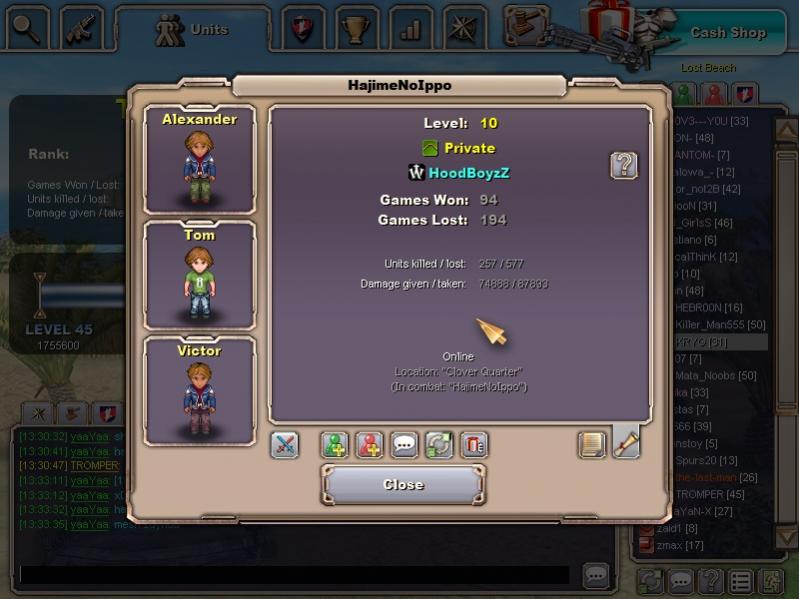Choose Tom's unit portrait
Viewport: 799px width, 599px height.
tap(200, 275)
